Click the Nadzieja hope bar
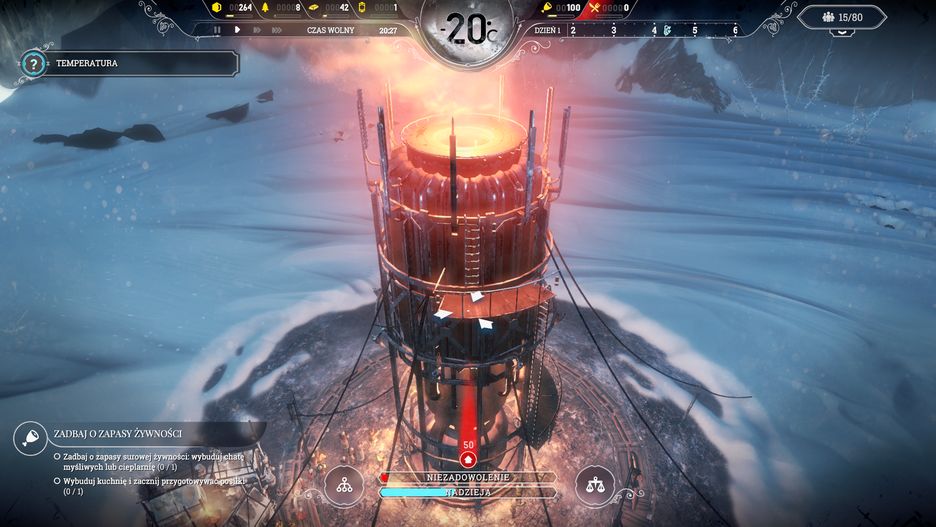Screen dimensions: 936x527 [x=467, y=492]
